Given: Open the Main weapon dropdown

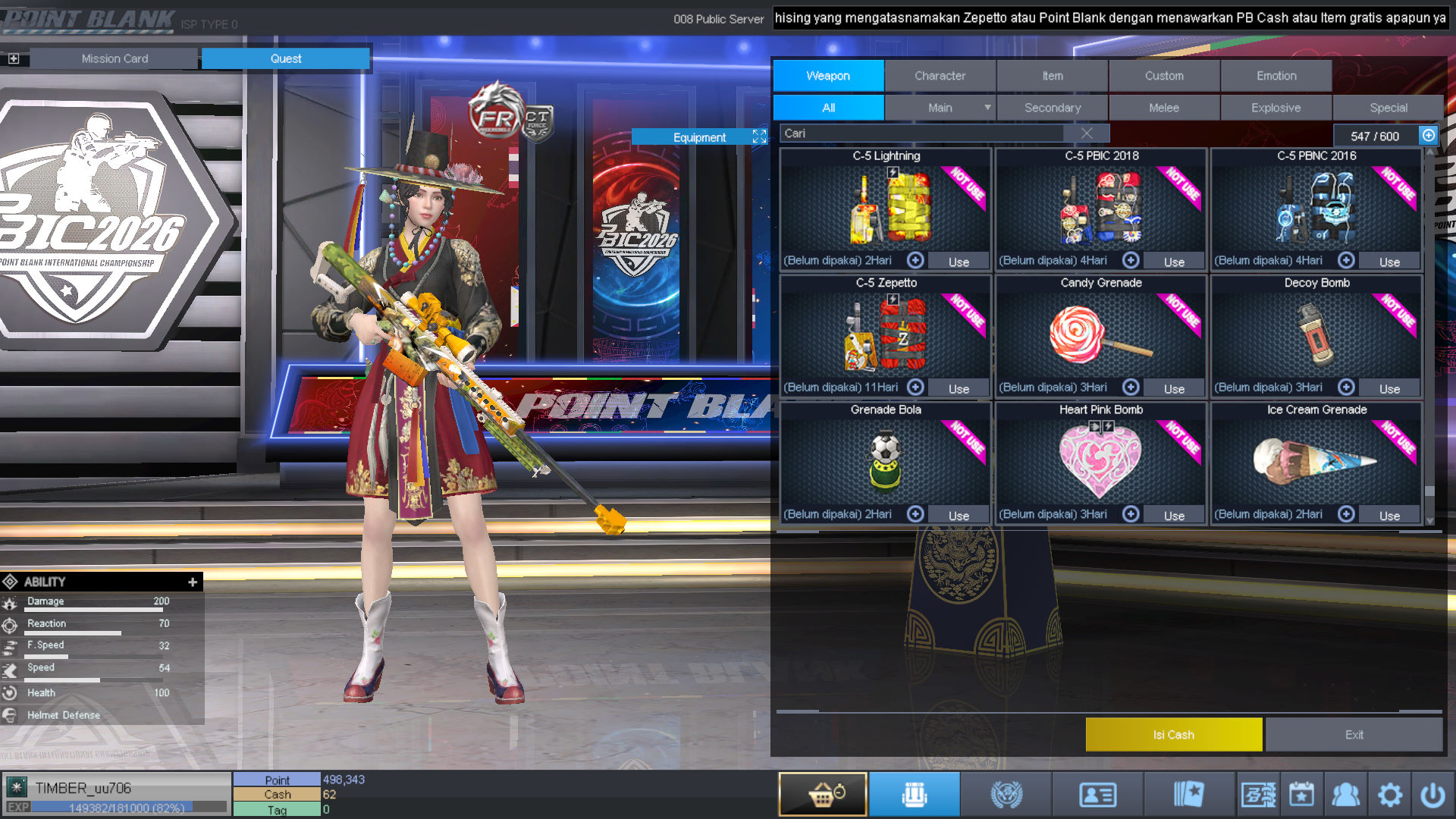Looking at the screenshot, I should (x=987, y=108).
